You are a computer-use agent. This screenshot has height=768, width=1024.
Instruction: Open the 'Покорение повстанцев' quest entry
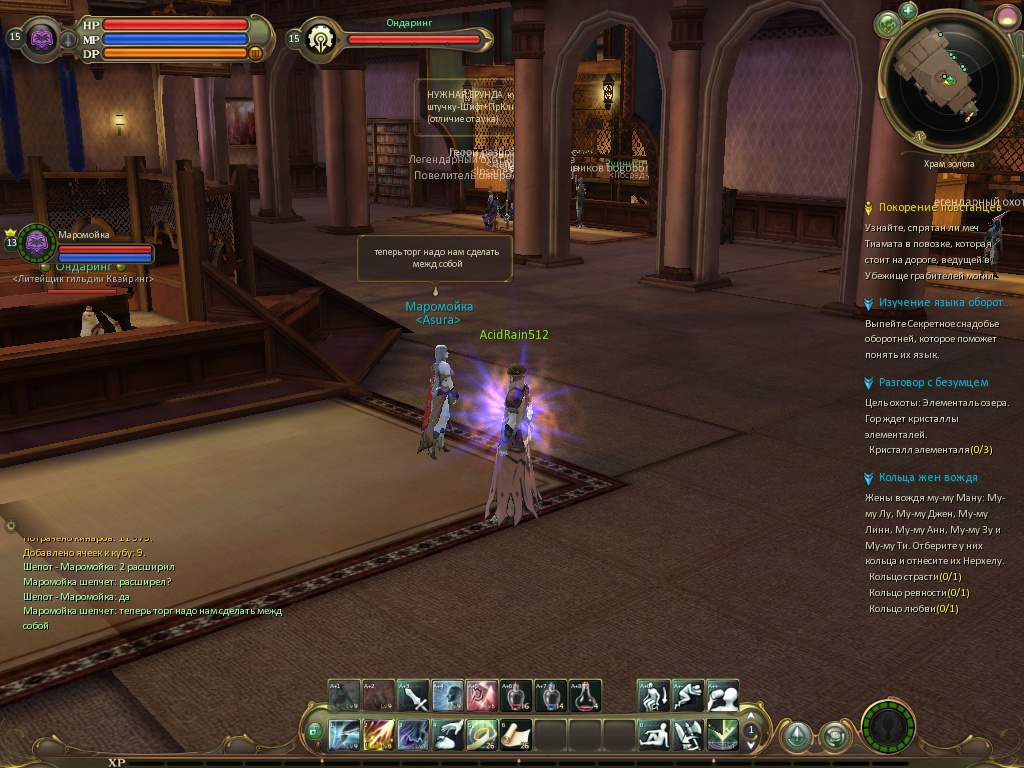point(939,207)
